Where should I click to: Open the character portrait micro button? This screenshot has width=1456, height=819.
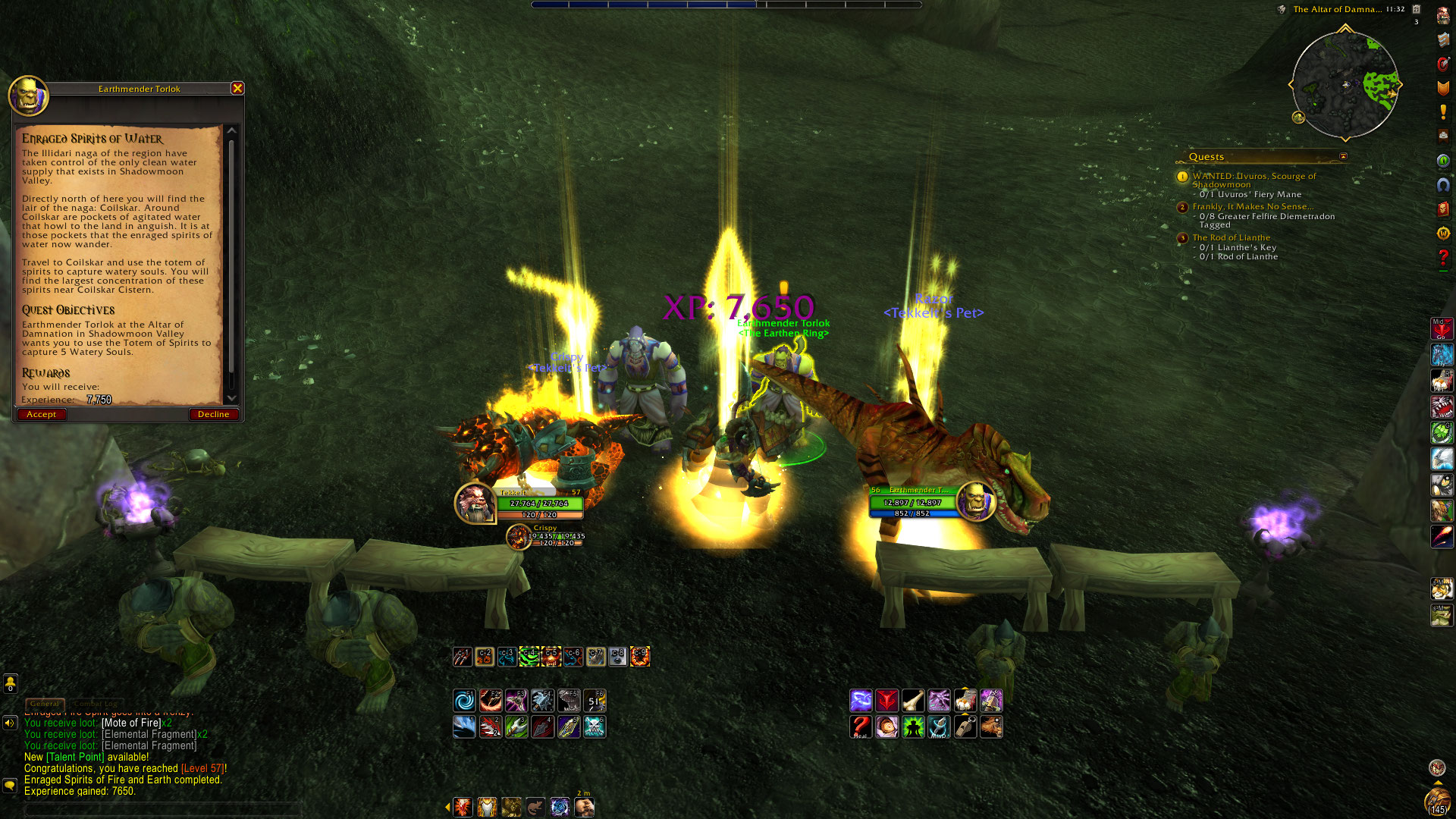point(1443,16)
